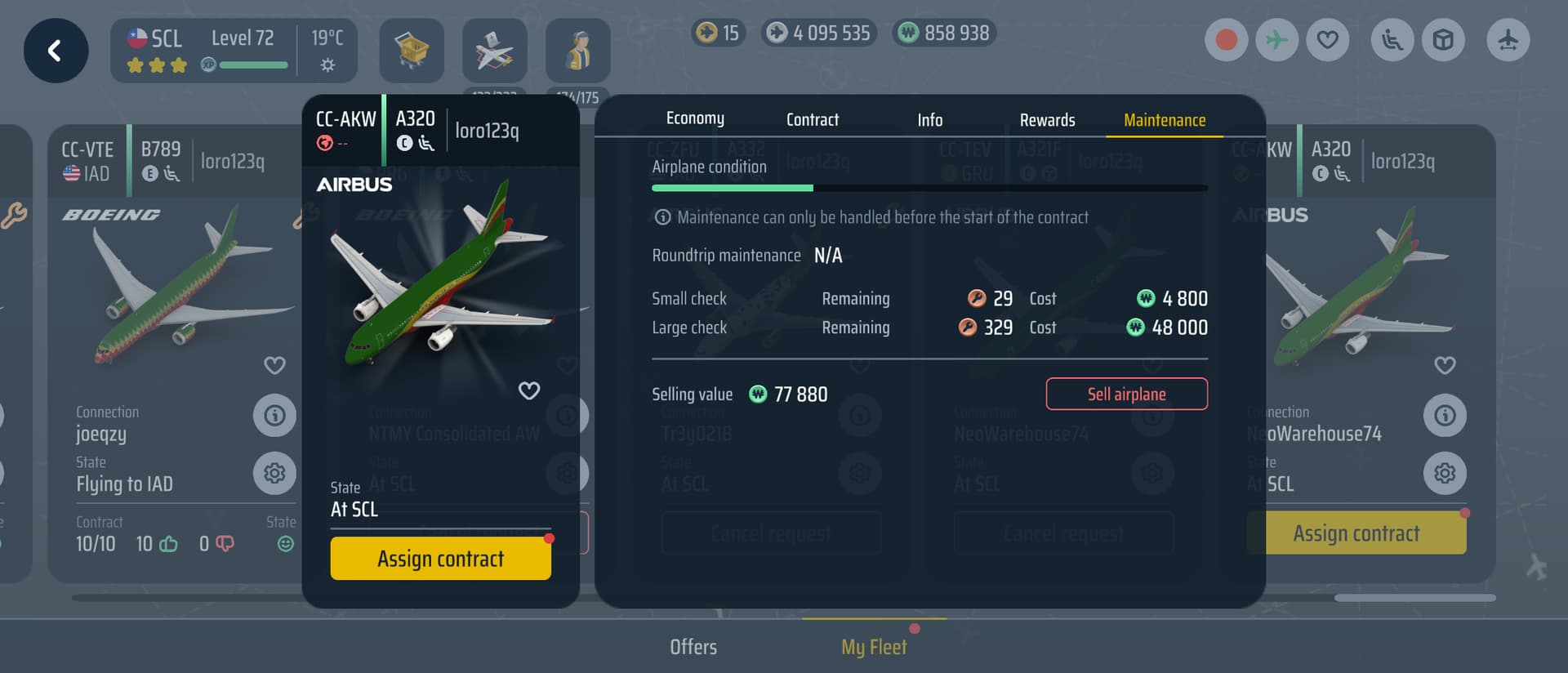The height and width of the screenshot is (673, 1568).
Task: View the Rewards tab
Action: click(x=1047, y=120)
